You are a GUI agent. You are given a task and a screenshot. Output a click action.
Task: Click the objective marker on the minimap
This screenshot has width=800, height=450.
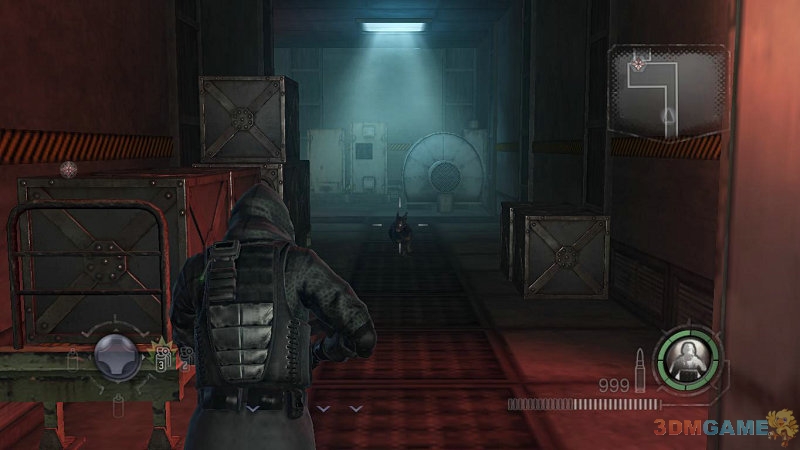click(638, 64)
